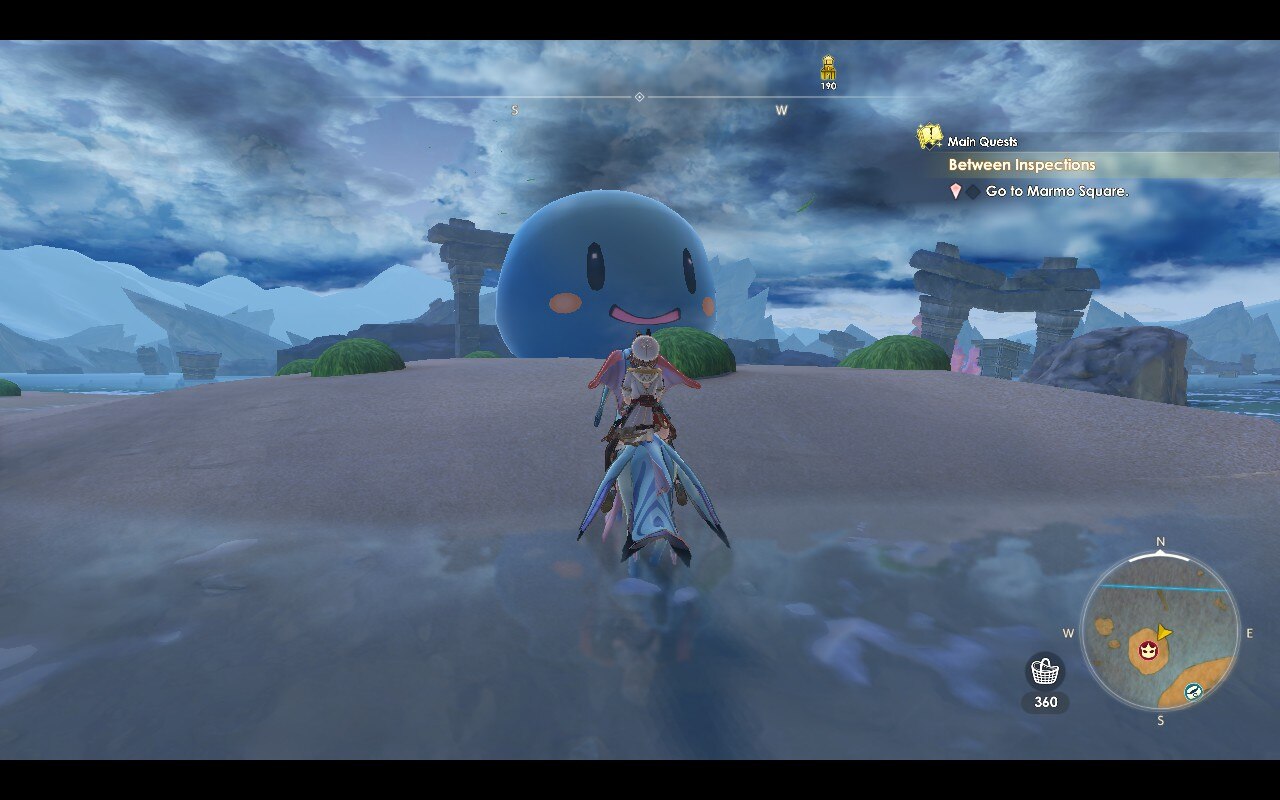Click the circular minimap in the bottom right
The height and width of the screenshot is (800, 1280).
tap(1160, 630)
